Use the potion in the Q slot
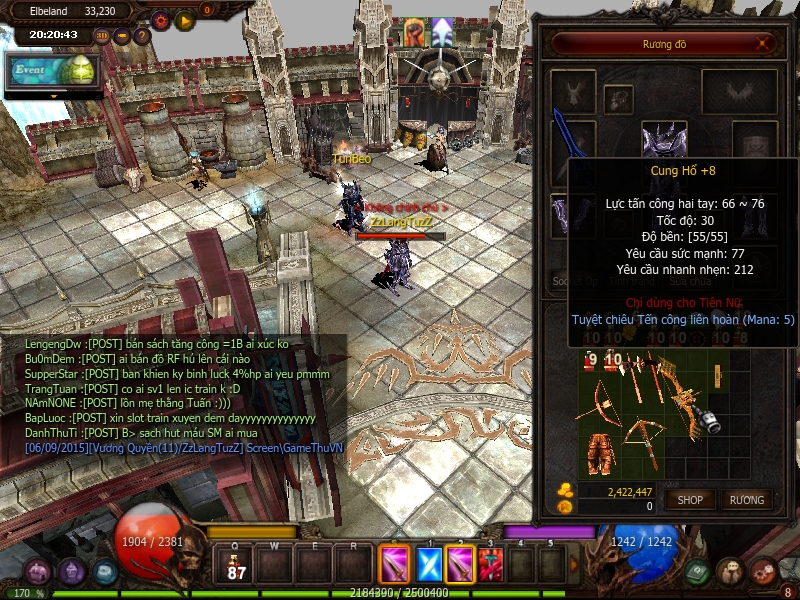This screenshot has height=600, width=800. [x=238, y=565]
